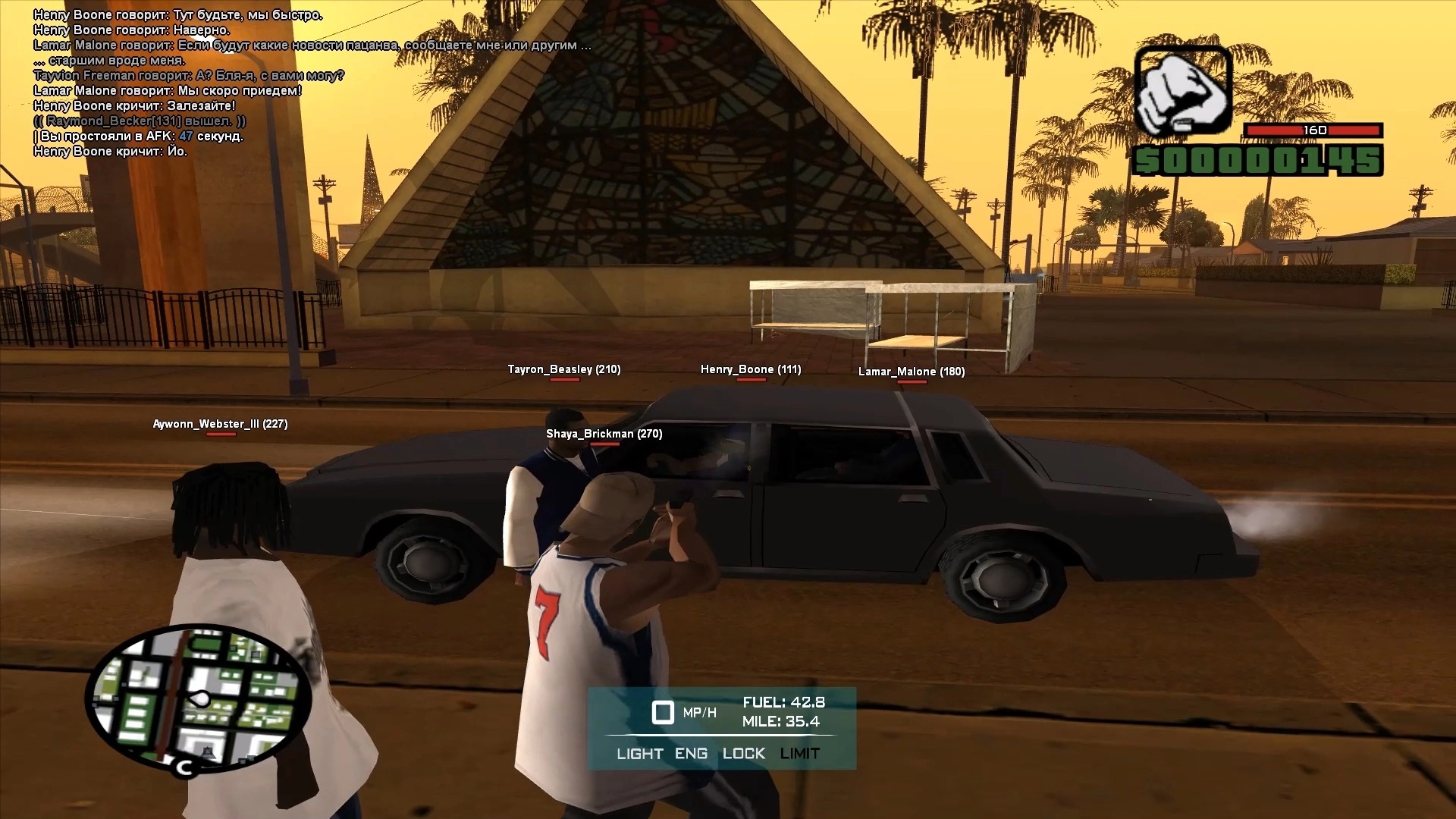The width and height of the screenshot is (1456, 819).
Task: Toggle the ENG engine indicator
Action: point(691,754)
